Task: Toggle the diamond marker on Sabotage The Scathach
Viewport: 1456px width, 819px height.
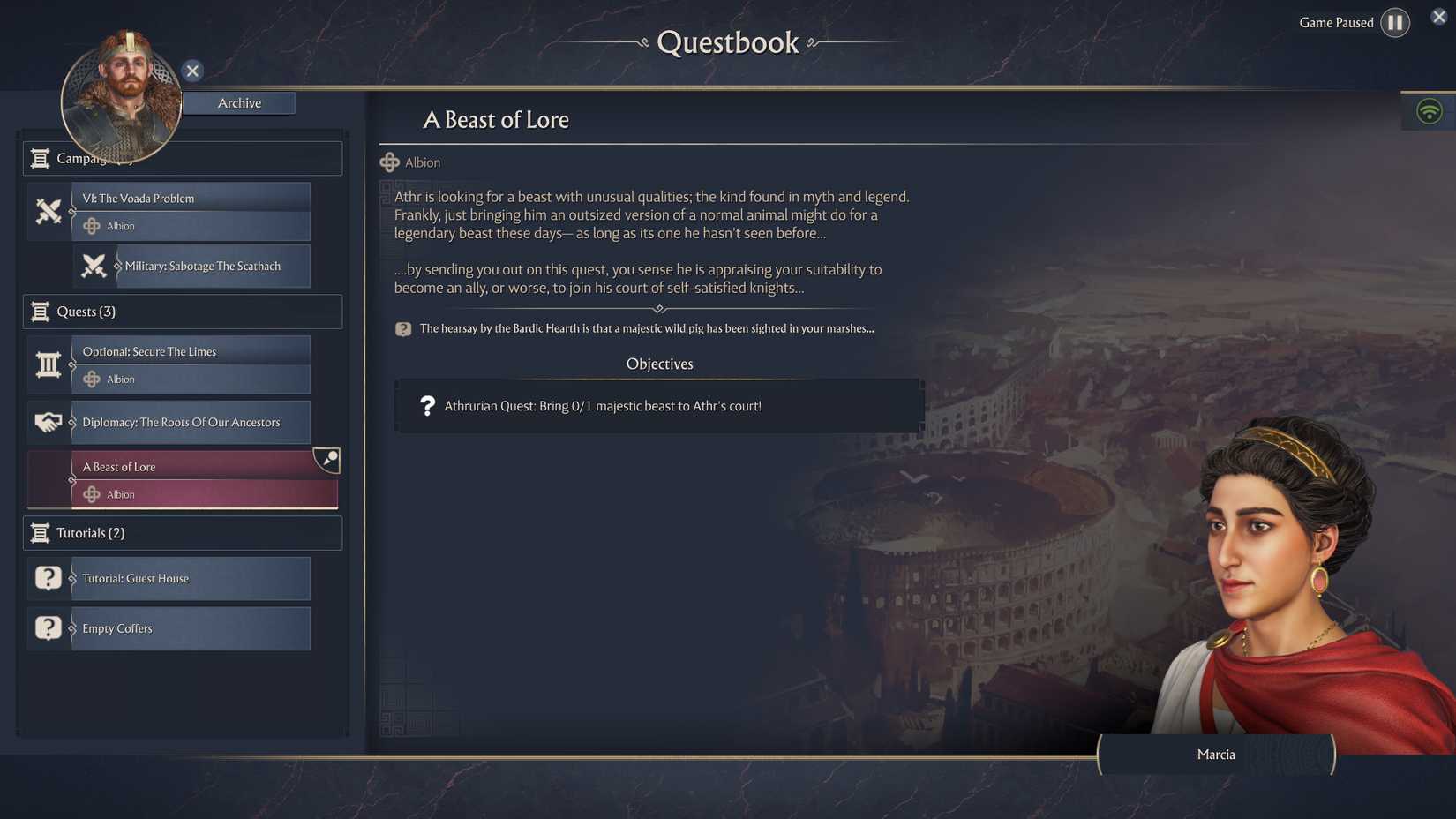Action: (x=119, y=266)
